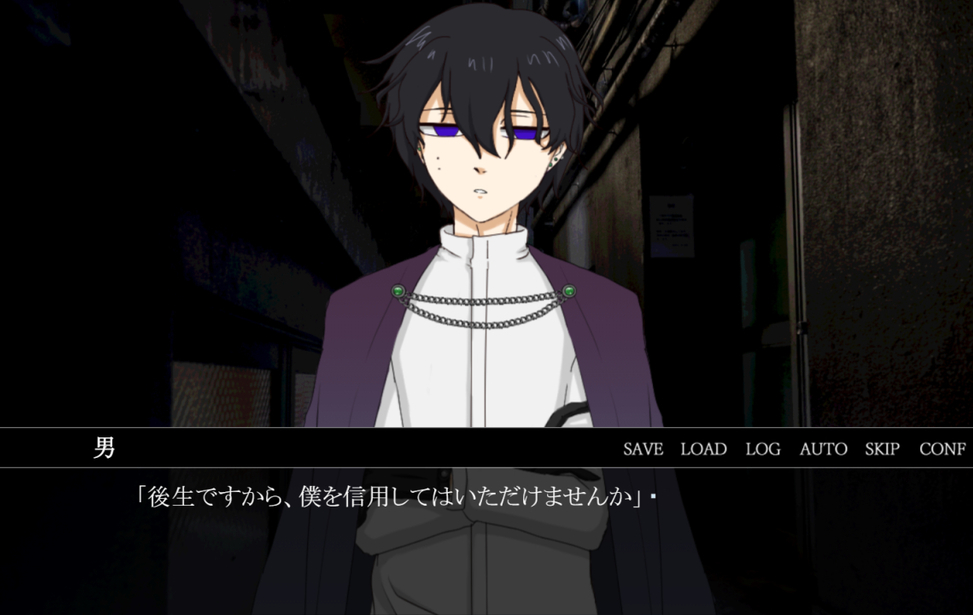Advance the dialogue by clicking the text line
The height and width of the screenshot is (615, 973).
click(x=390, y=497)
